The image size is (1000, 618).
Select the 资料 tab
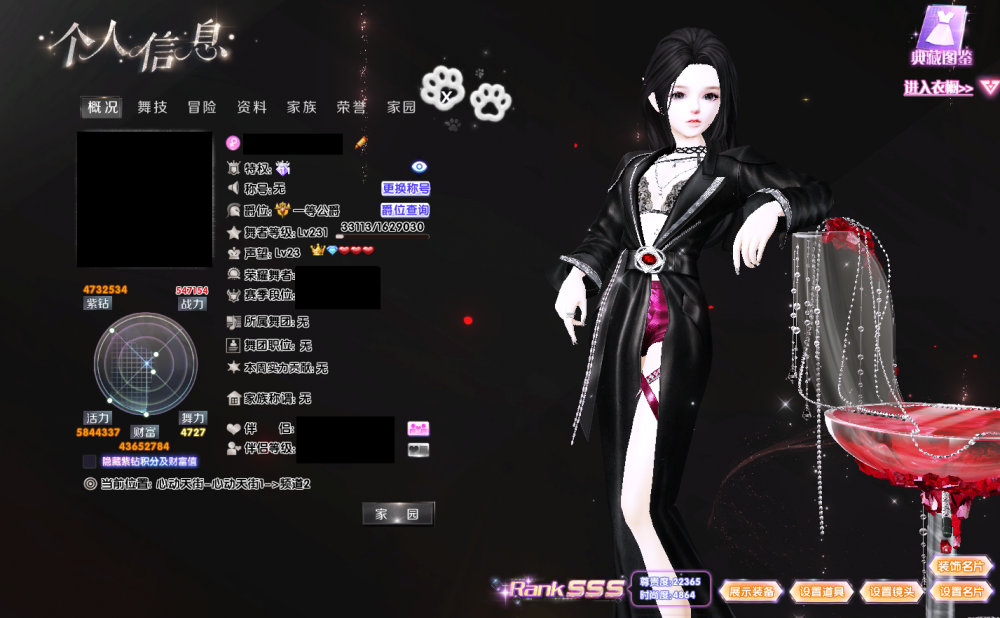252,107
